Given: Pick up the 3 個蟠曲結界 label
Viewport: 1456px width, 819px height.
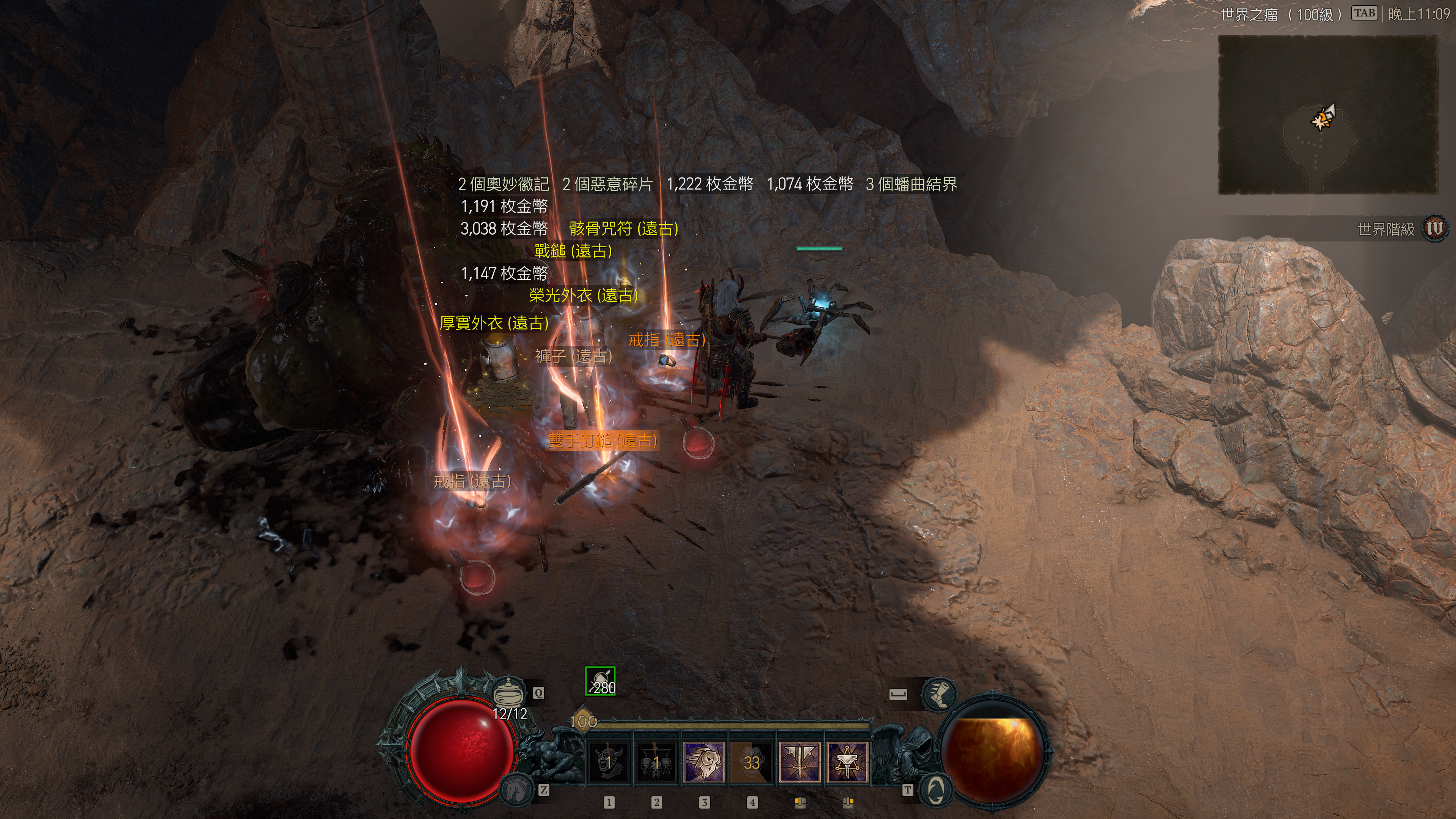Looking at the screenshot, I should 911,184.
